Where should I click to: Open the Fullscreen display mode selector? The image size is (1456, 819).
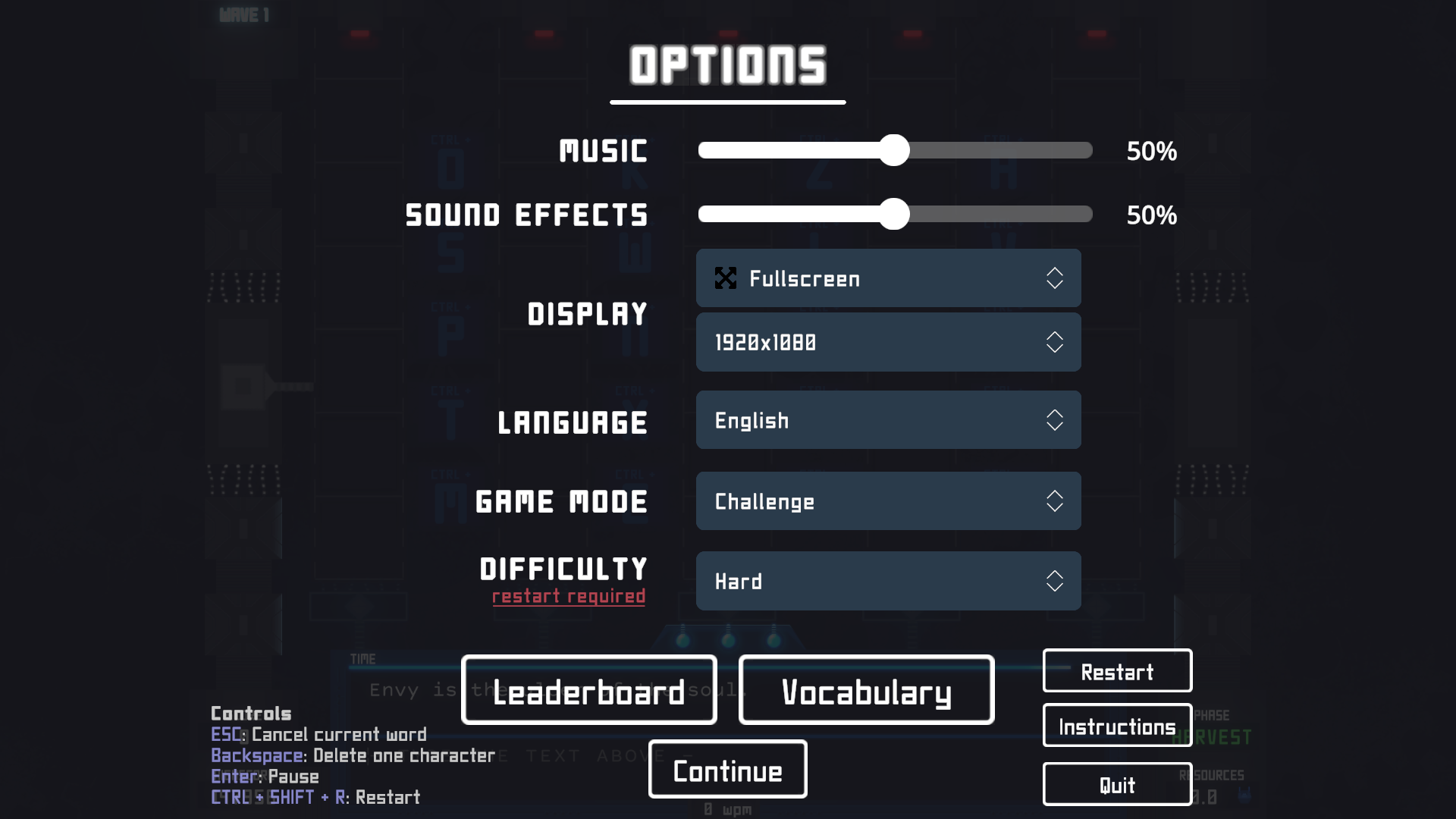point(888,278)
